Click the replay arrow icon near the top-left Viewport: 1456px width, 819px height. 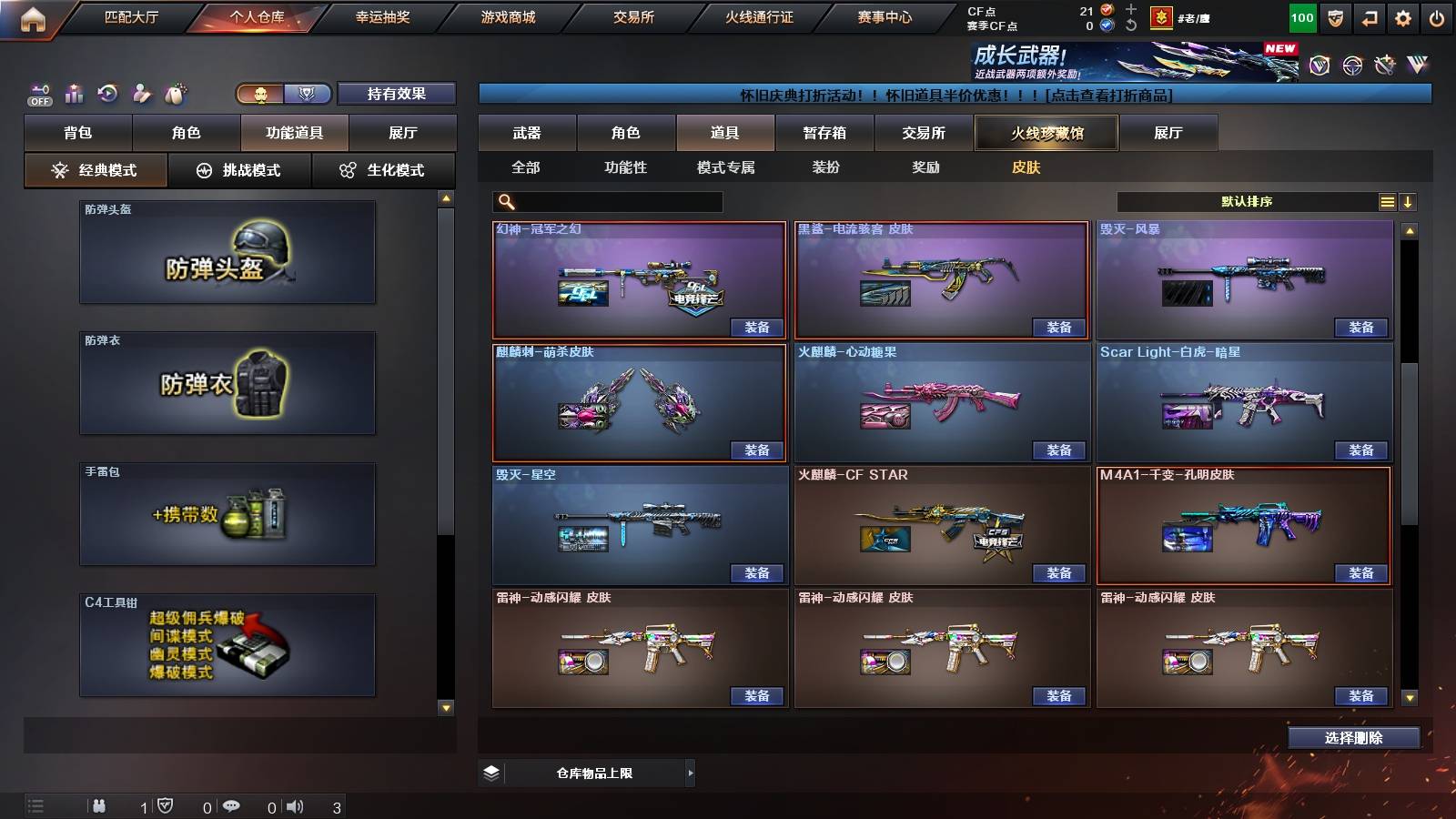pyautogui.click(x=106, y=92)
